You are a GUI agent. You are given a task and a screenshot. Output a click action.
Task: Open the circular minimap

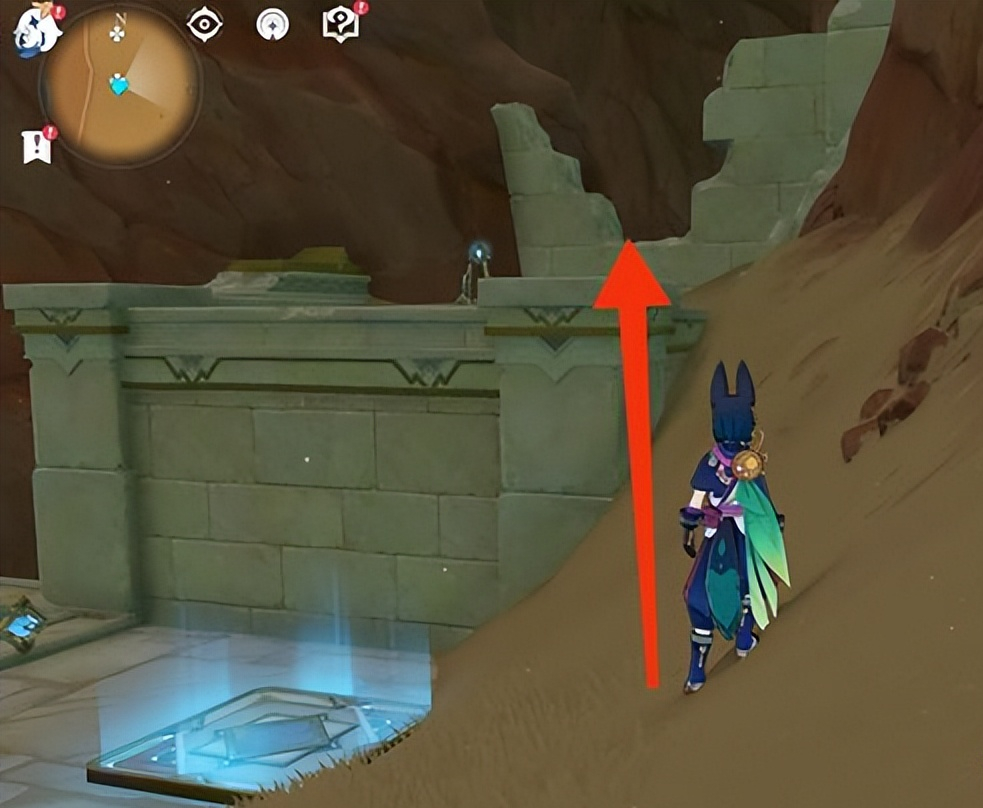coord(120,87)
